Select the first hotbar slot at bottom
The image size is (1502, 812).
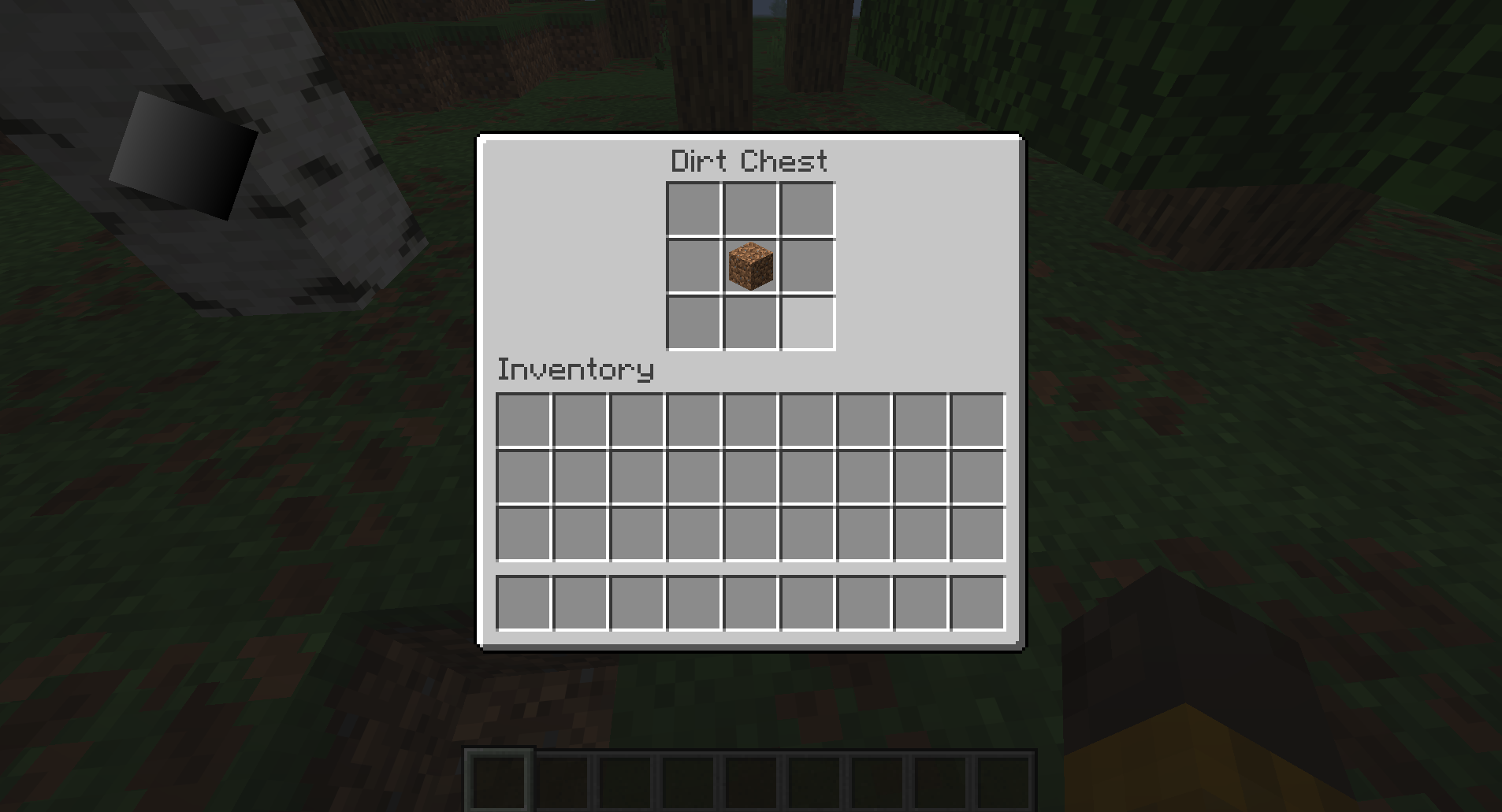(x=499, y=780)
